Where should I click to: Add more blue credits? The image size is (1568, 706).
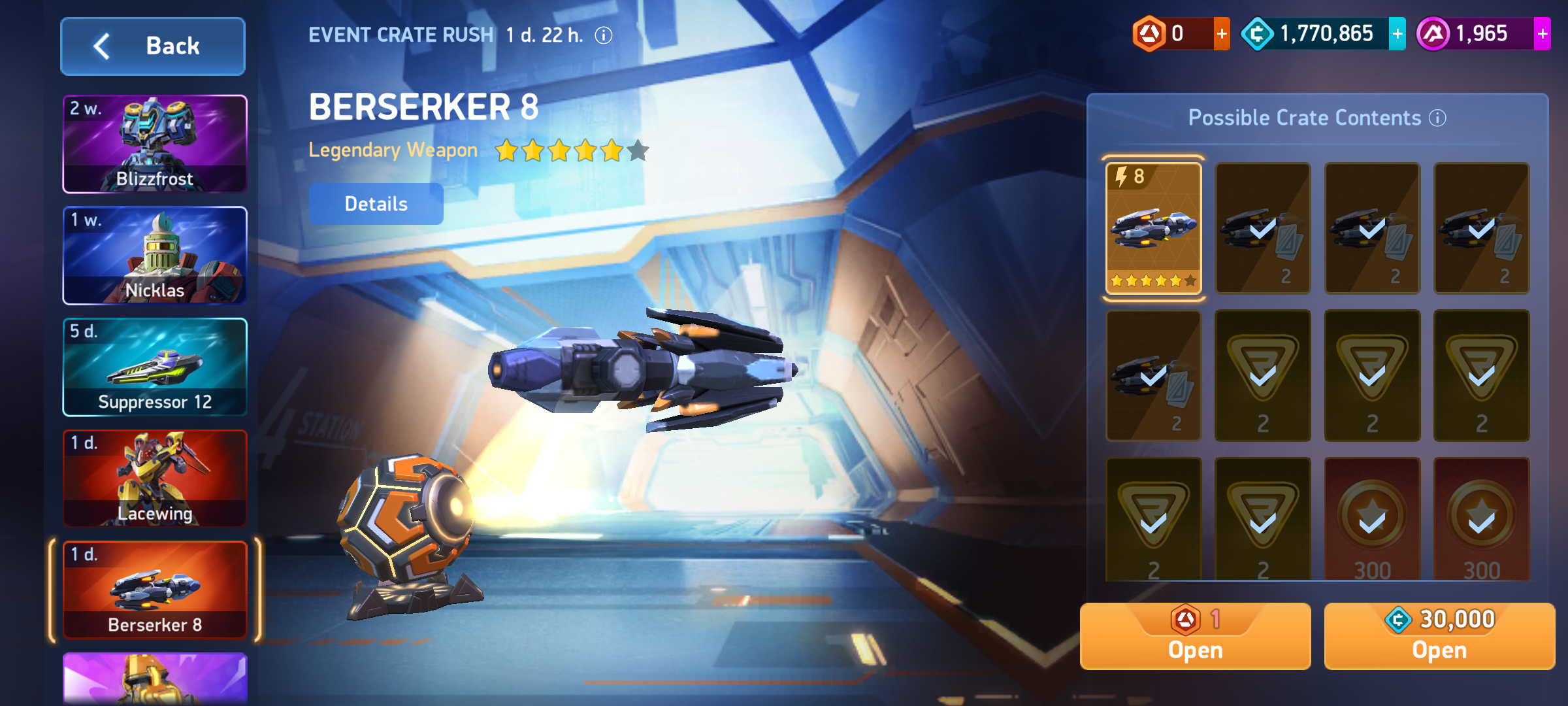point(1397,34)
